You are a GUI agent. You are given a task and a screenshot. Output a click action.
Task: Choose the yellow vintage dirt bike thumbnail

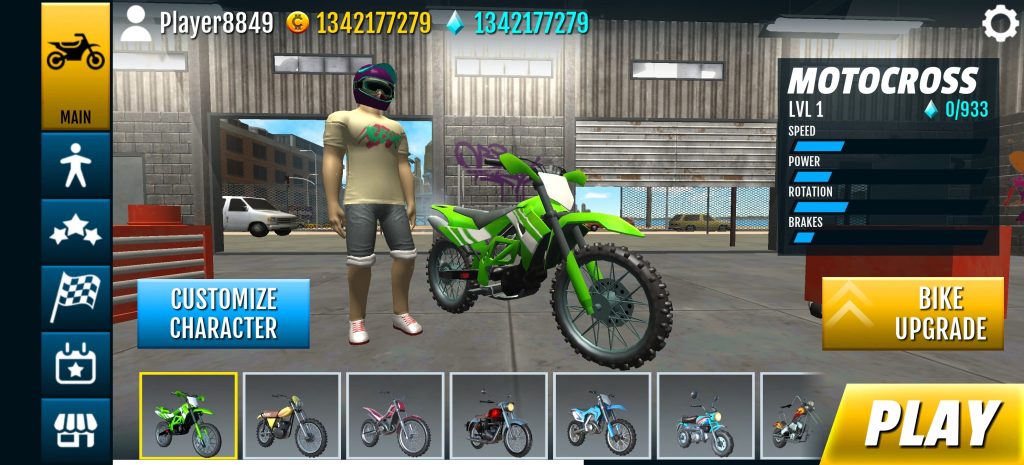[292, 416]
